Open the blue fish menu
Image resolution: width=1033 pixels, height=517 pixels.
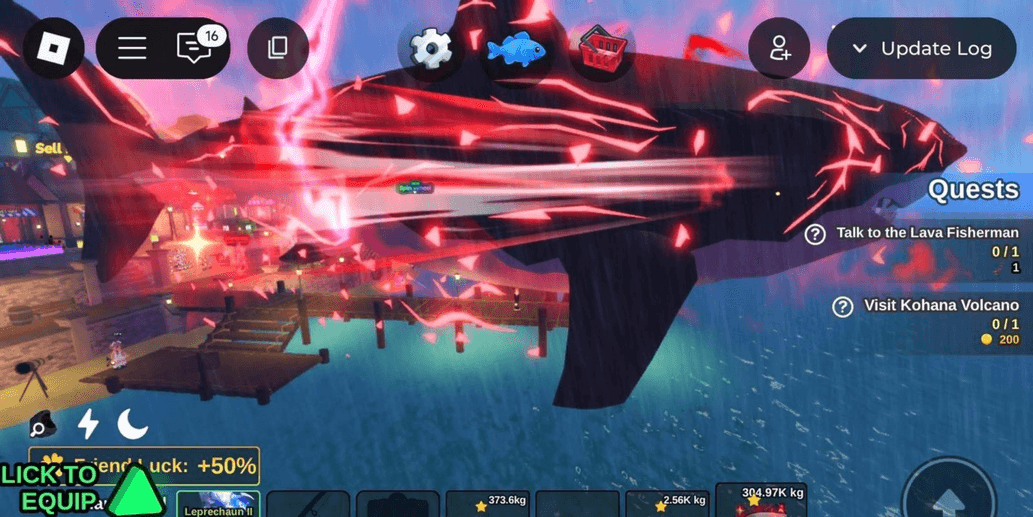tap(516, 47)
